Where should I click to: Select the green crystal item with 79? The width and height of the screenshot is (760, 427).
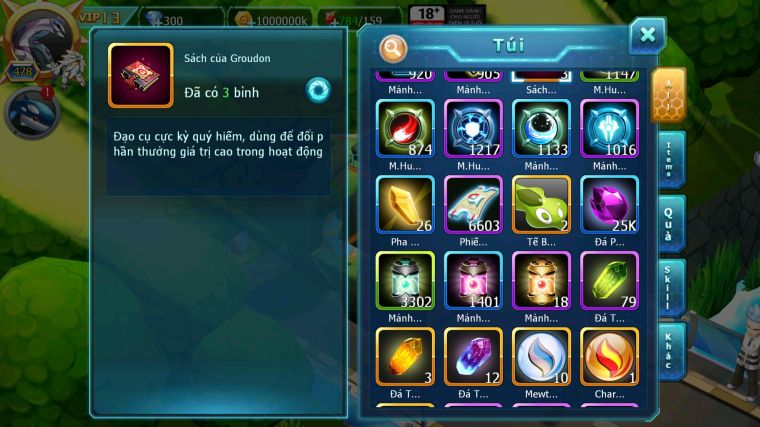[609, 281]
